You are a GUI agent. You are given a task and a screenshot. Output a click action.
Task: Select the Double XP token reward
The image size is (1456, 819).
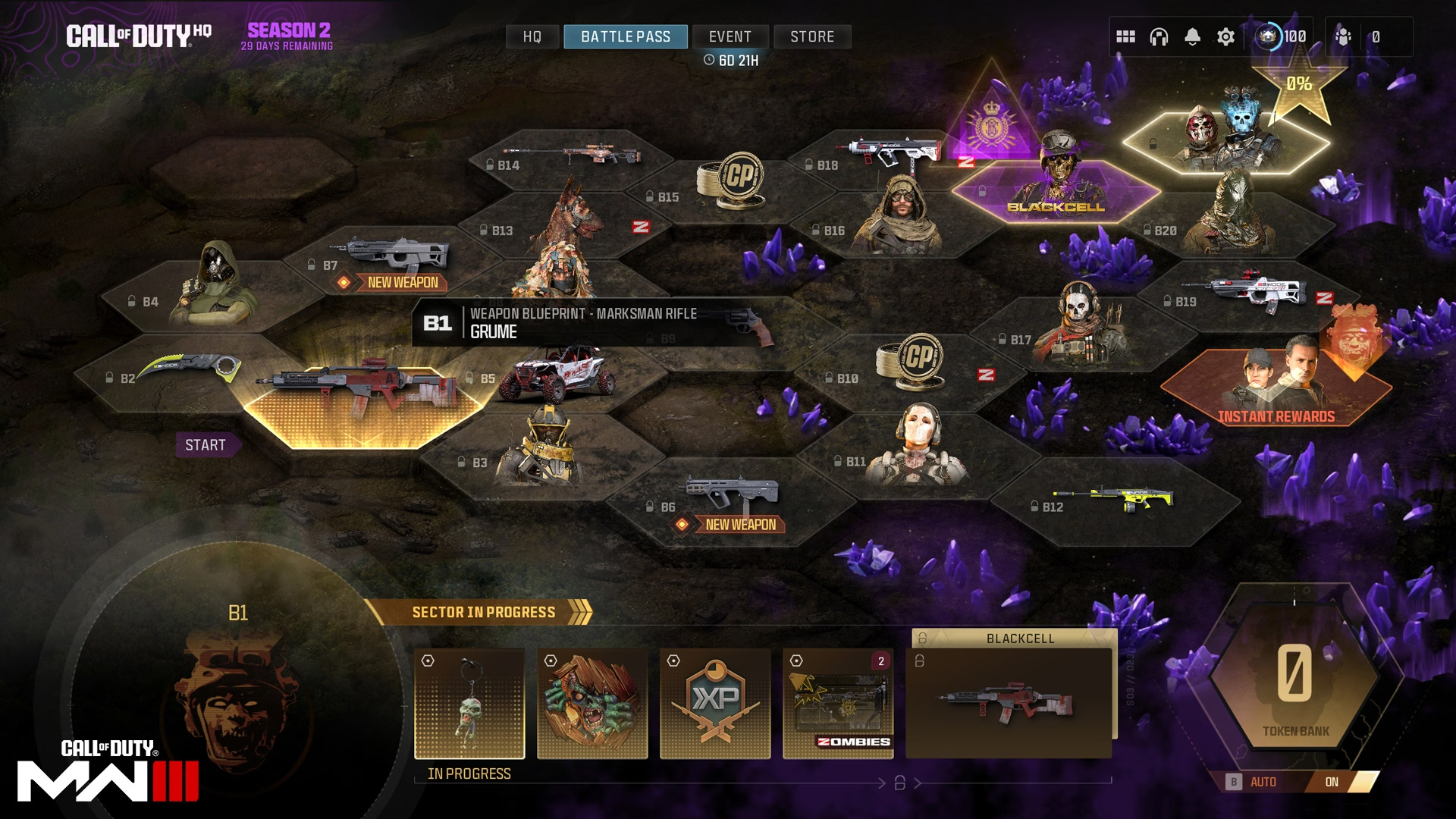[715, 703]
